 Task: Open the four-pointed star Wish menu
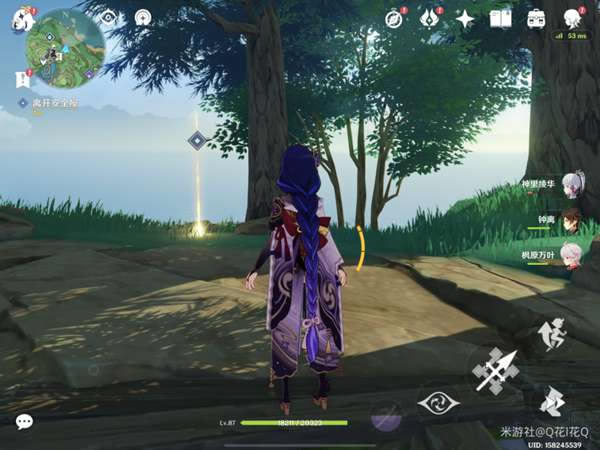[x=465, y=18]
